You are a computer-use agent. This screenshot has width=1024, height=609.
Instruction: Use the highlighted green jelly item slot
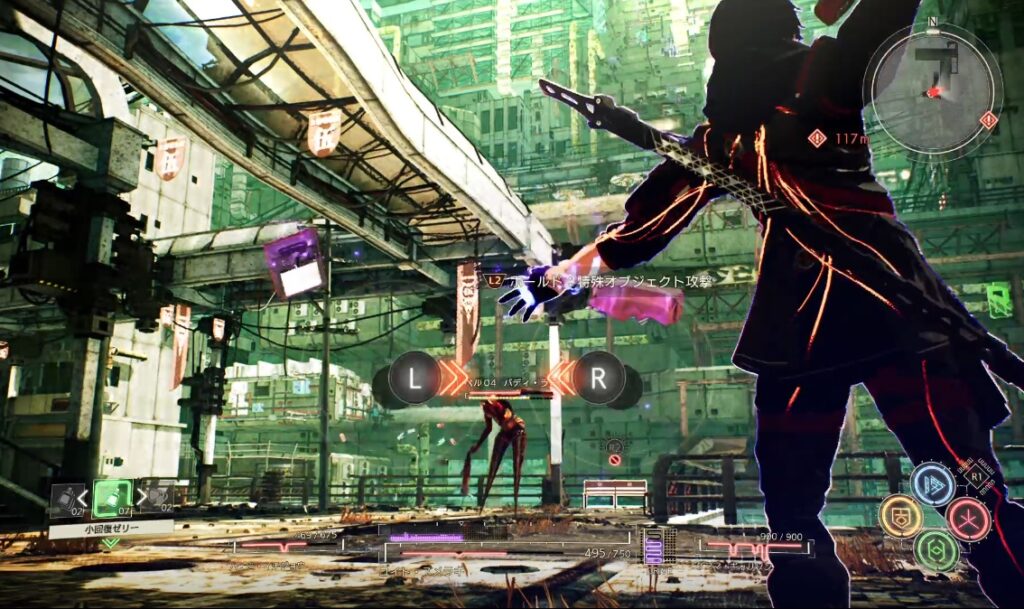point(112,498)
